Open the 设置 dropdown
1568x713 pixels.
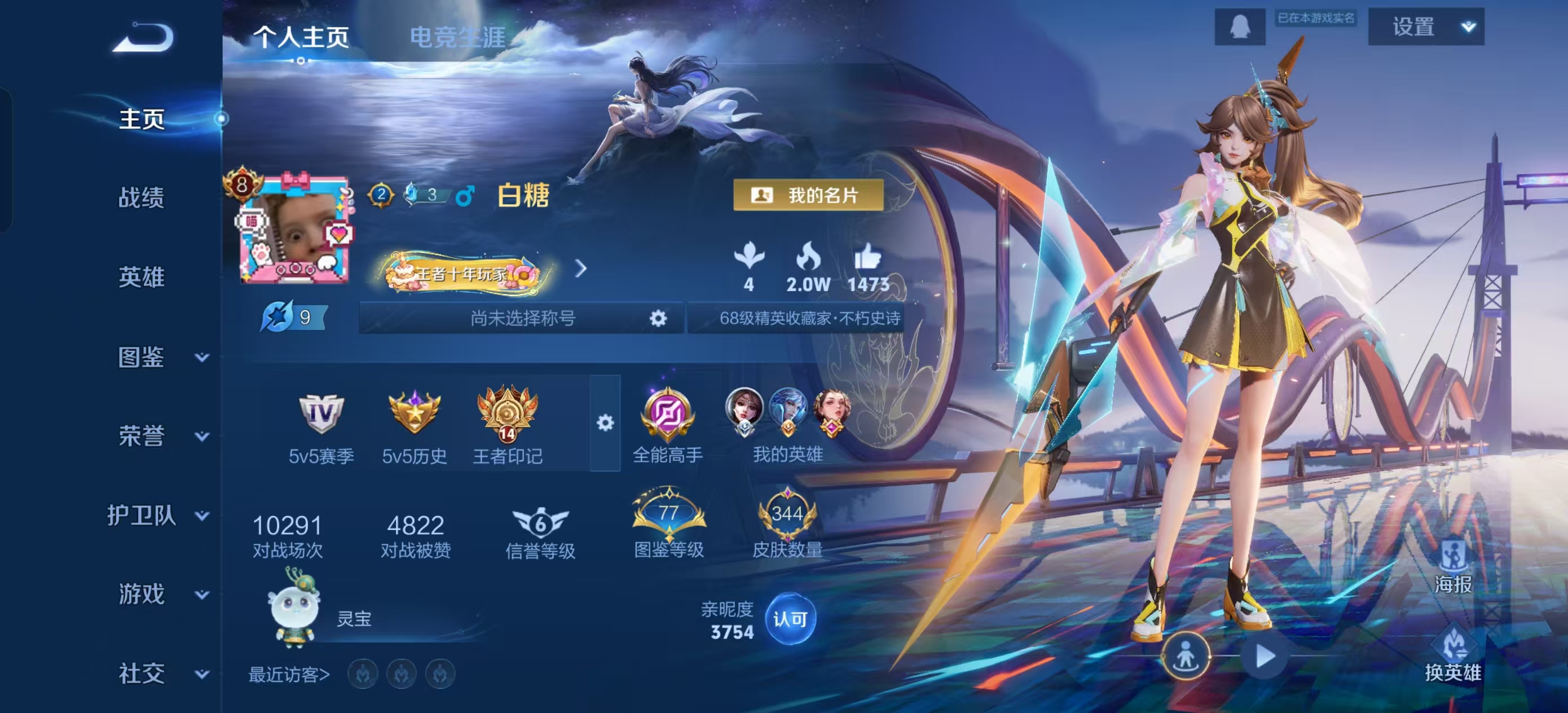[x=1425, y=27]
